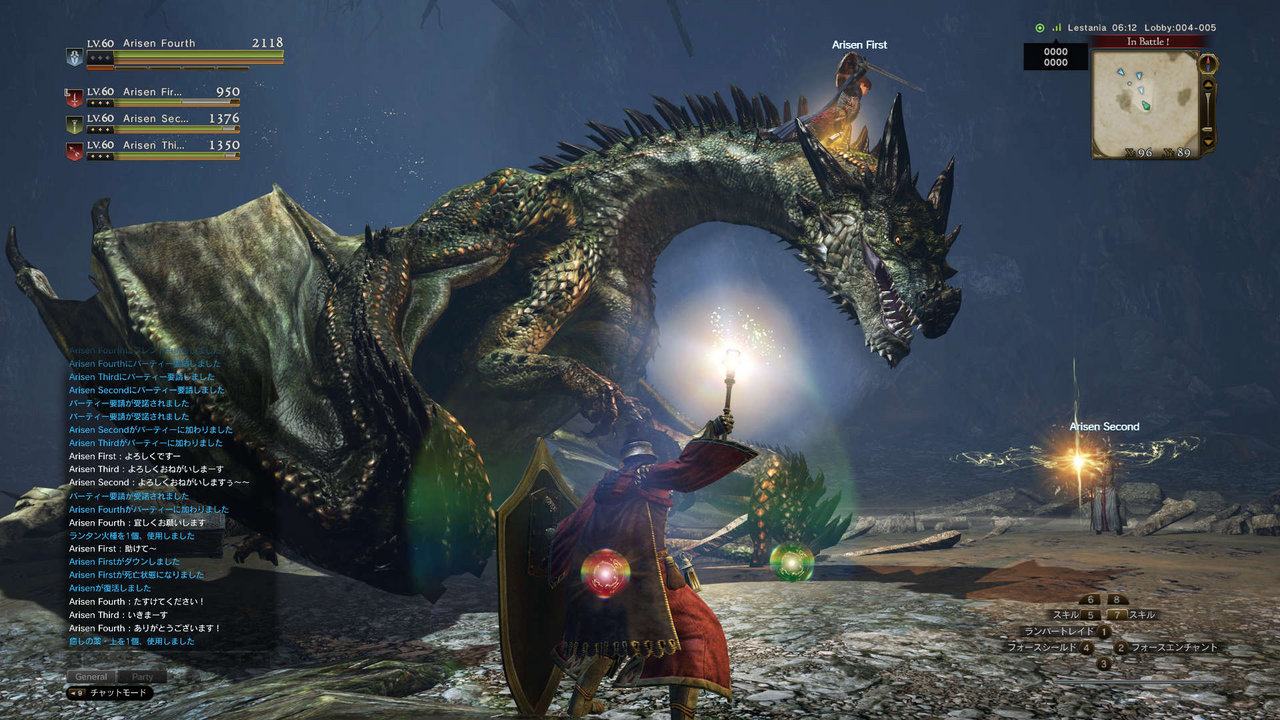The image size is (1280, 720).
Task: Click the compass on the minimap
Action: click(x=1208, y=65)
